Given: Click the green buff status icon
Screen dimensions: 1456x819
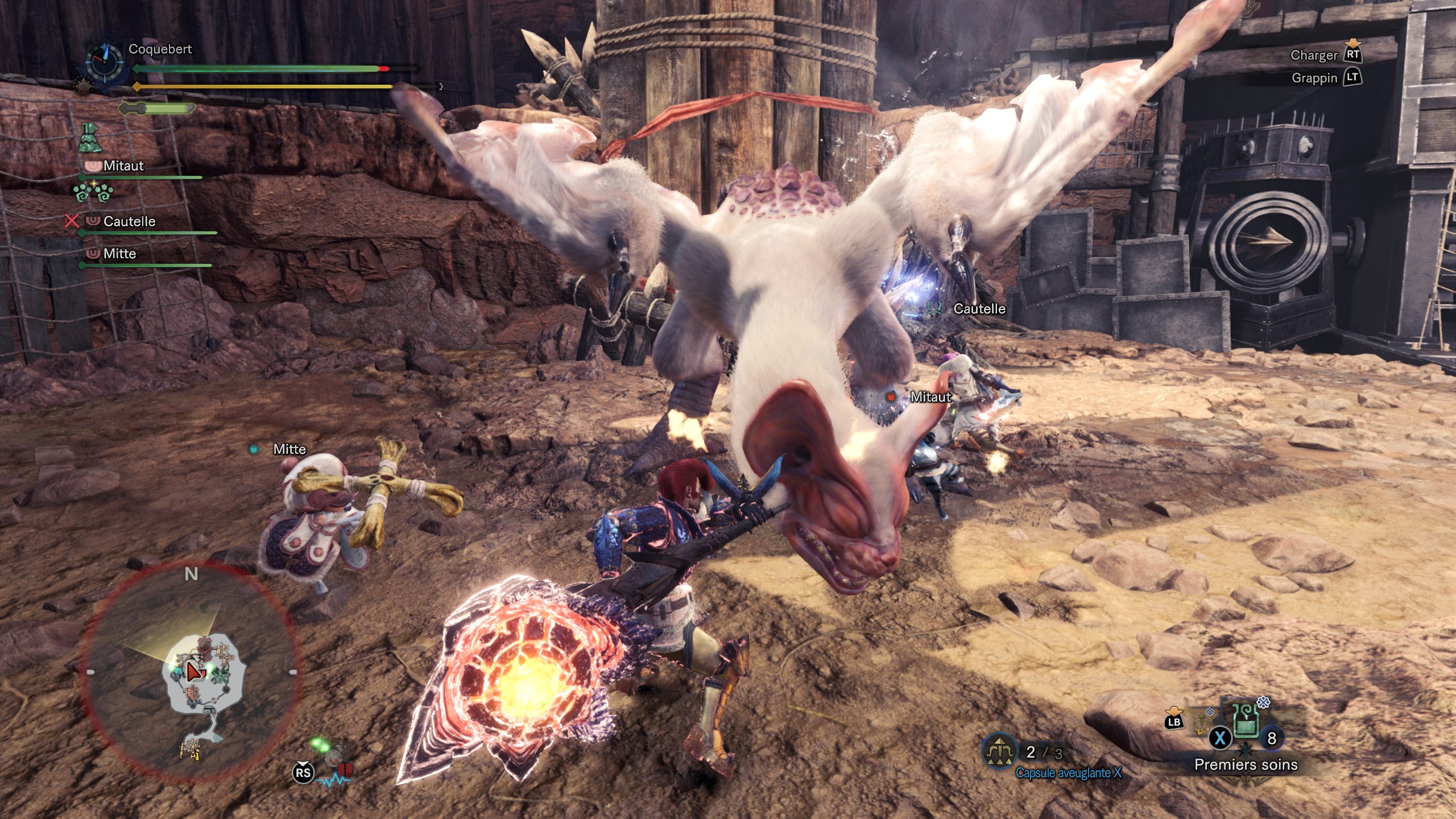Looking at the screenshot, I should click(x=90, y=138).
